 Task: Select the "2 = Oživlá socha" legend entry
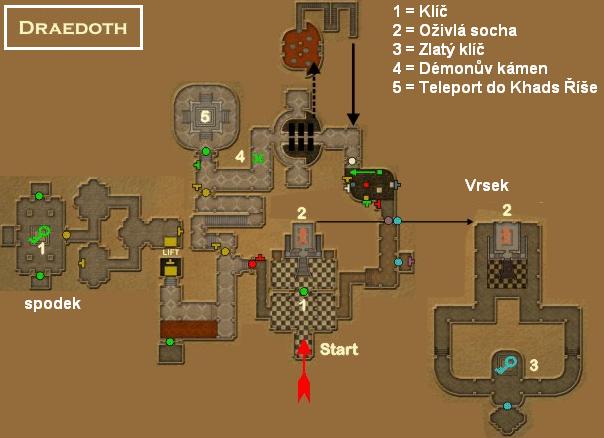point(455,31)
